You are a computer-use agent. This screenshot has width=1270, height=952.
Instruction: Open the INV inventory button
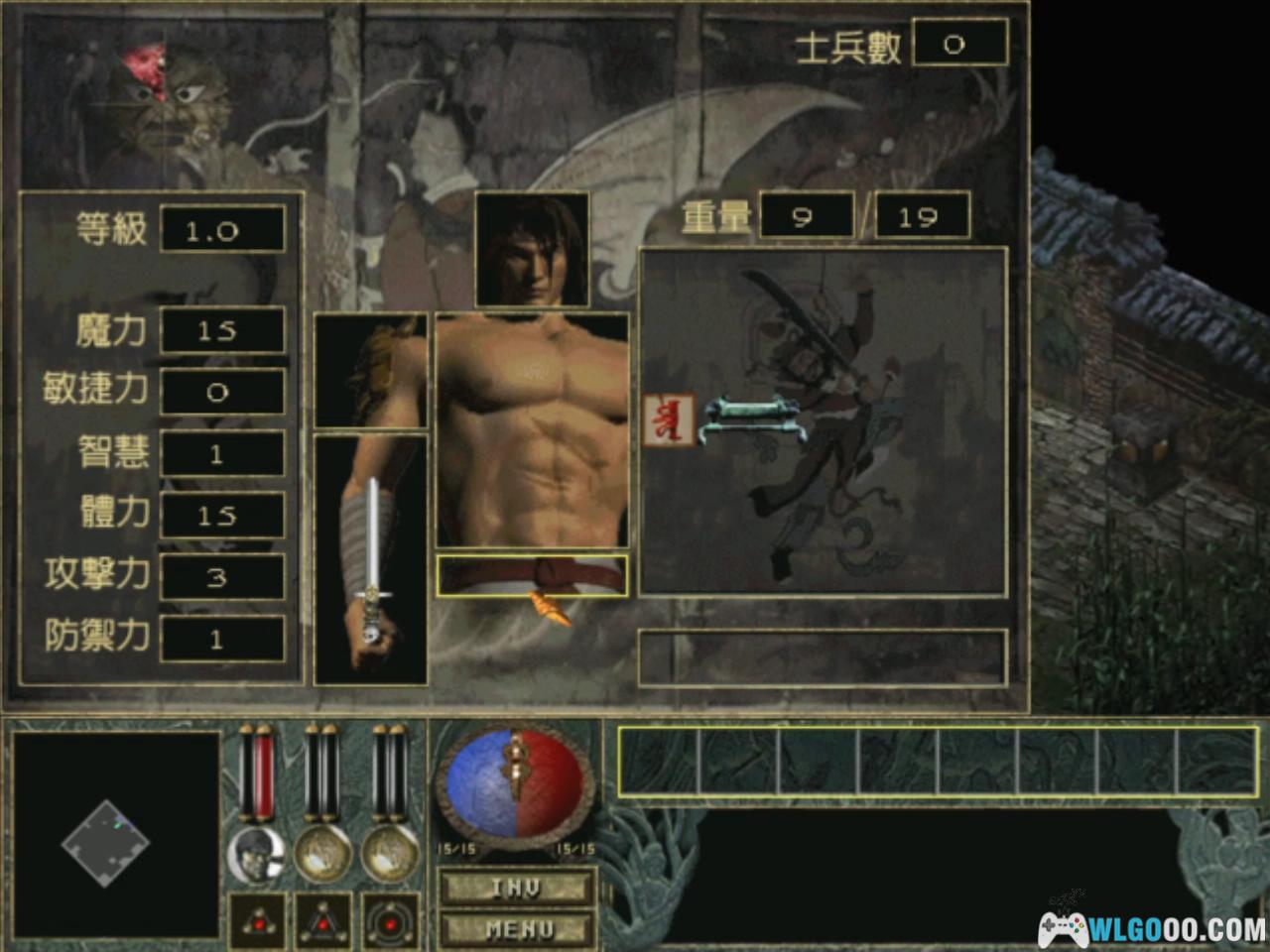tap(517, 887)
